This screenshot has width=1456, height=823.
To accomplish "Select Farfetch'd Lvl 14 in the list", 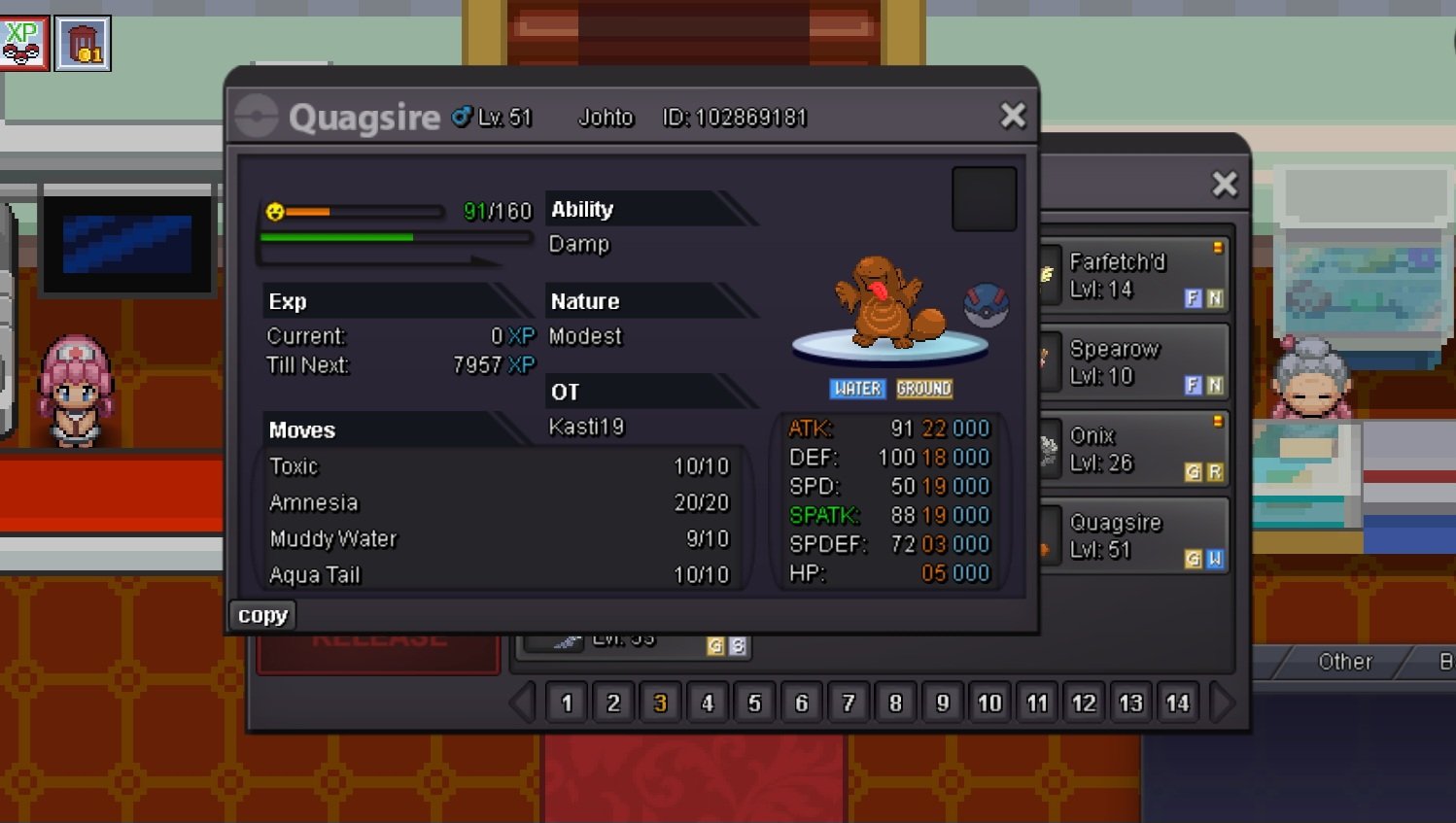I will pyautogui.click(x=1132, y=275).
